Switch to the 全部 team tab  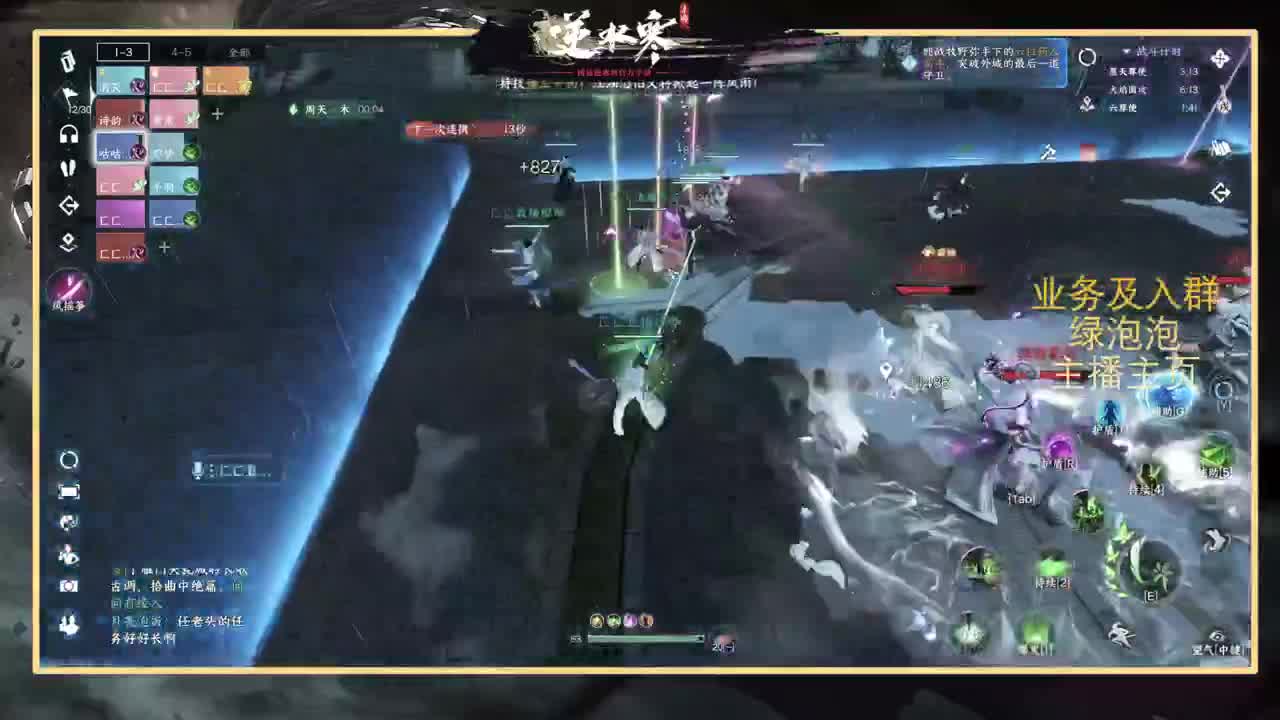(x=238, y=53)
